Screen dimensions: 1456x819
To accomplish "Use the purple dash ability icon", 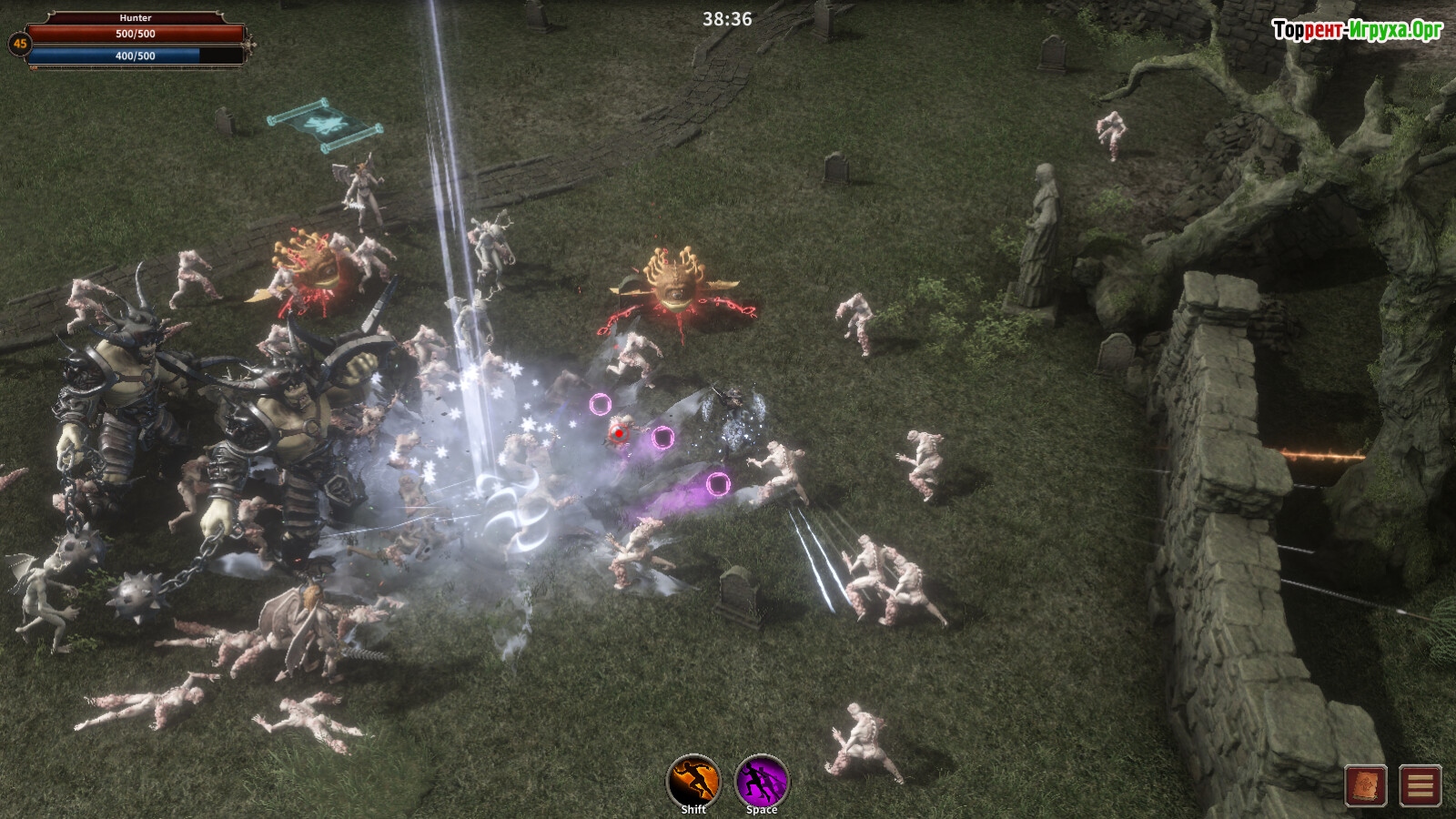I will pyautogui.click(x=762, y=780).
